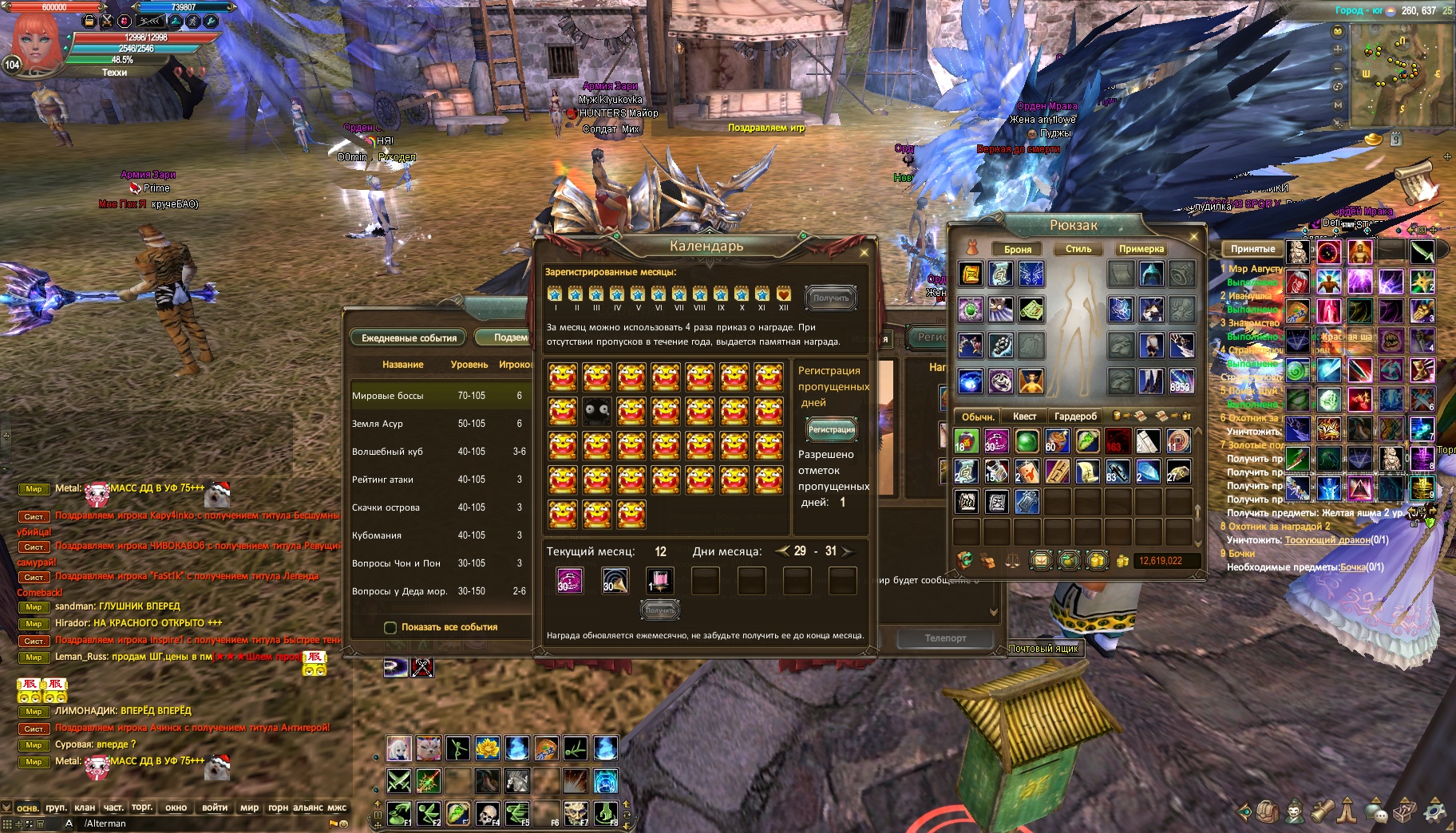The height and width of the screenshot is (833, 1456).
Task: Click the Принятые quest tracker tab
Action: pyautogui.click(x=1252, y=249)
